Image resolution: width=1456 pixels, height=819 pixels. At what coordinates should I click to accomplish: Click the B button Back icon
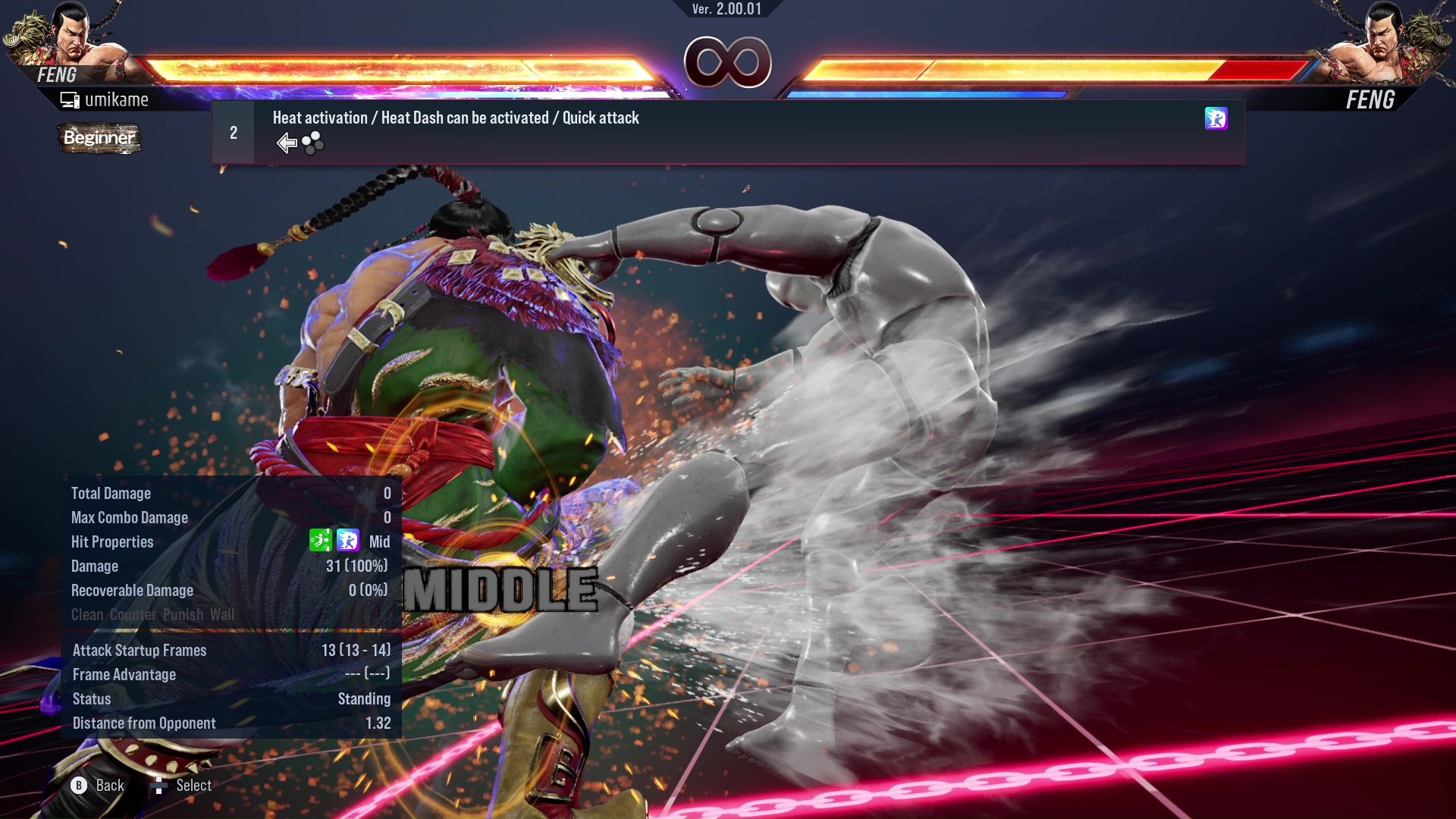pos(78,786)
